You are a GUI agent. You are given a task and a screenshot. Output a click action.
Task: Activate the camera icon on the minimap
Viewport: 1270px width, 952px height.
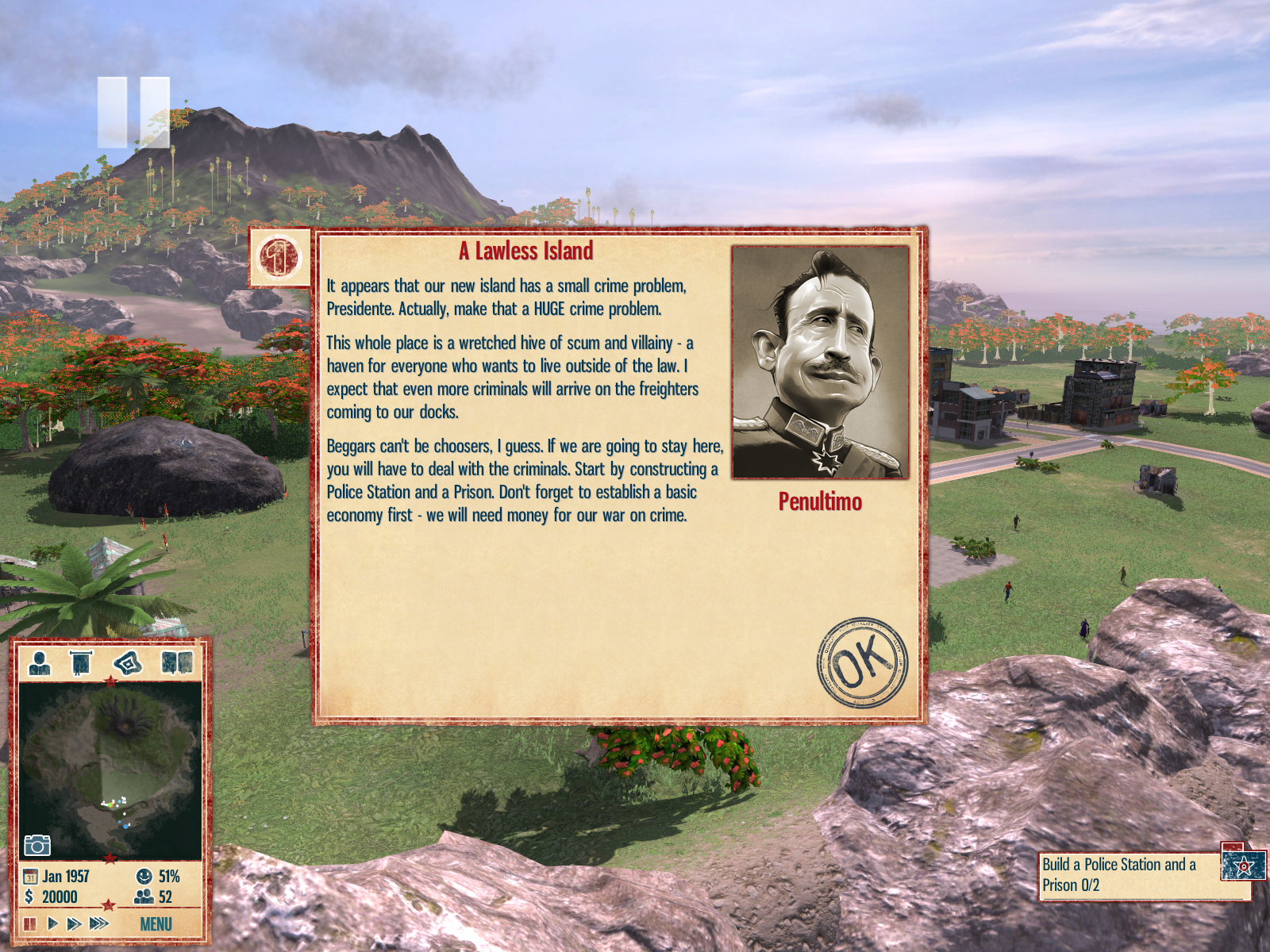37,845
